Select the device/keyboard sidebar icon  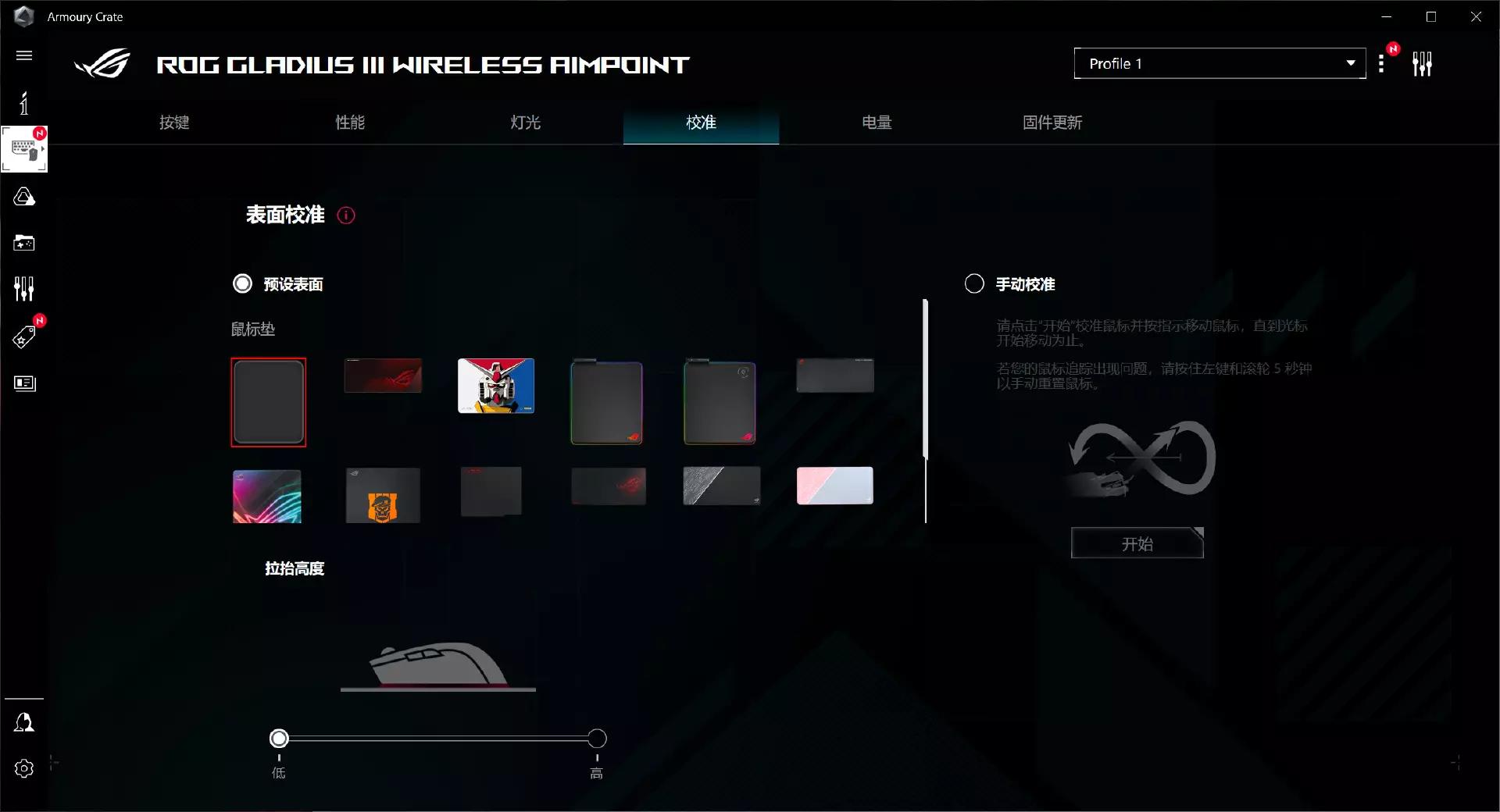point(23,148)
